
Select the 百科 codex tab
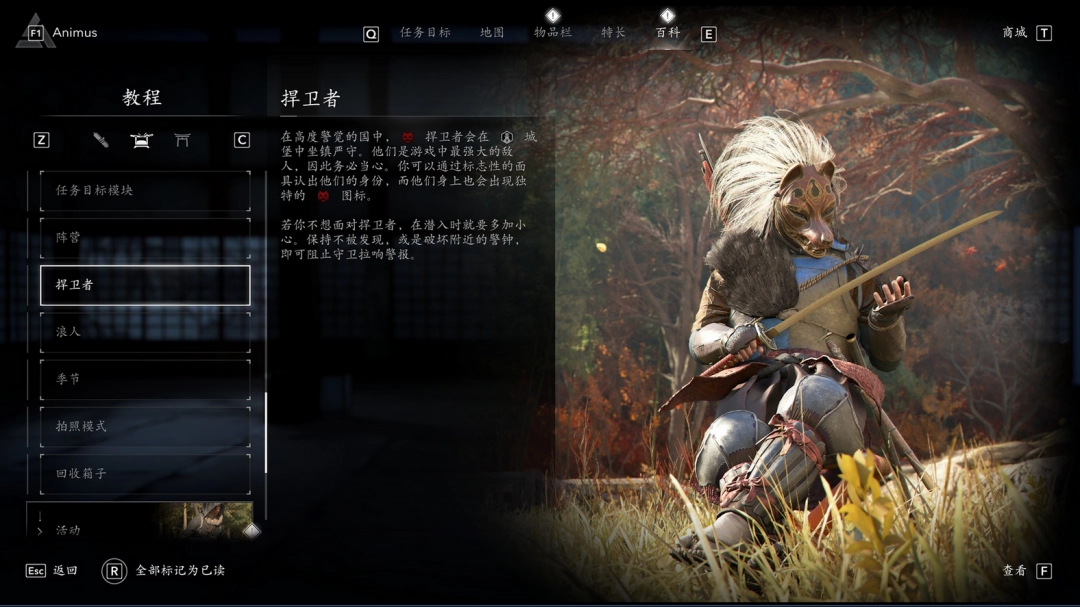[667, 33]
